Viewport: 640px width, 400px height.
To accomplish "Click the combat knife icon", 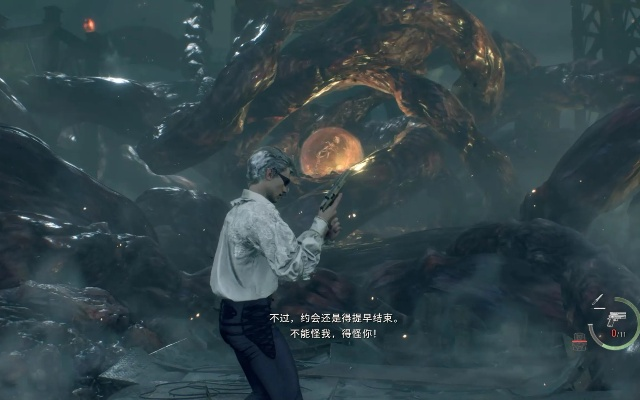I will [x=598, y=299].
